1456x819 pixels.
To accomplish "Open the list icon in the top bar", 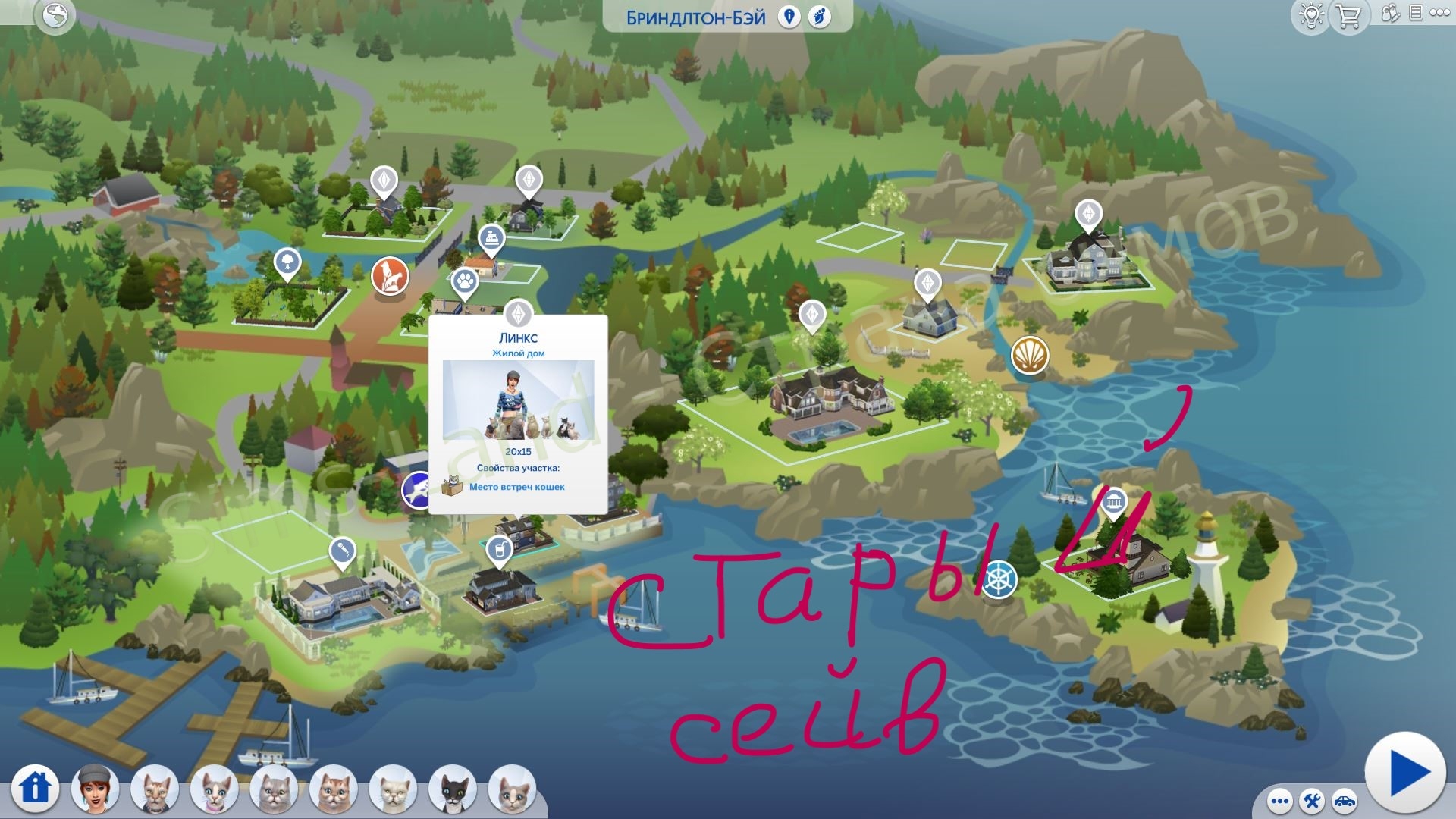I will 1415,14.
